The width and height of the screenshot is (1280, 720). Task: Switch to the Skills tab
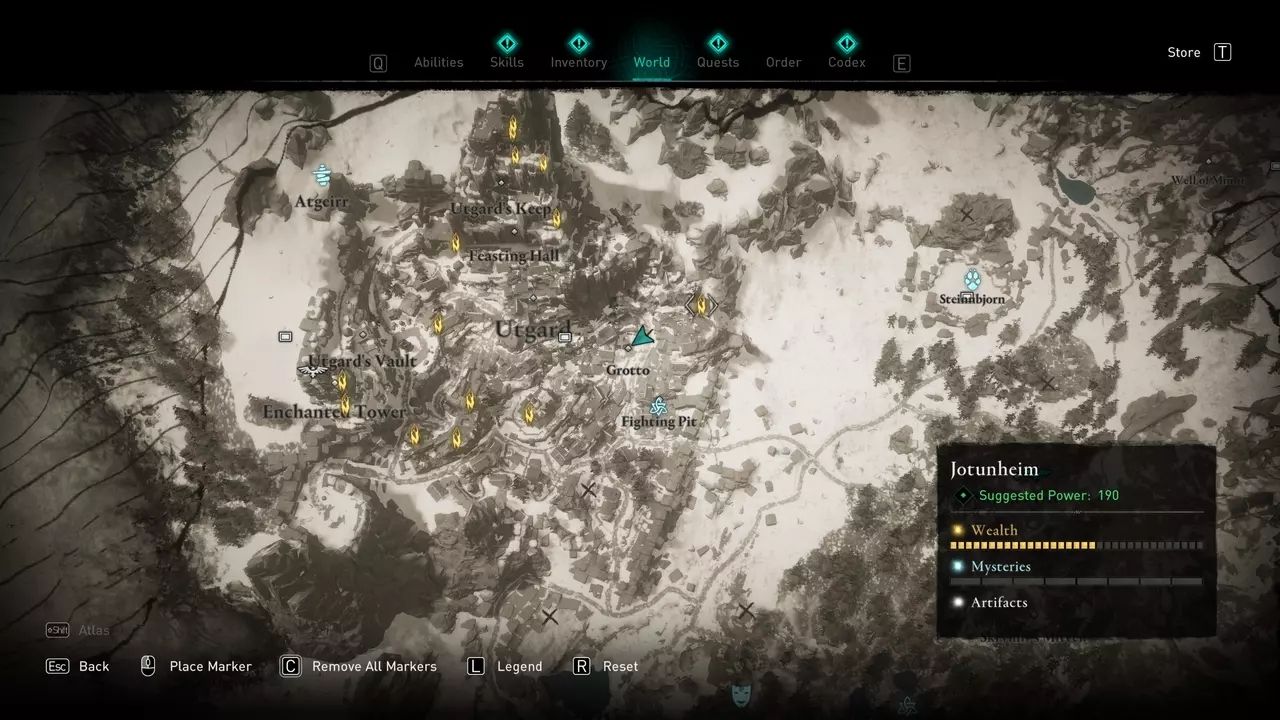click(x=507, y=62)
